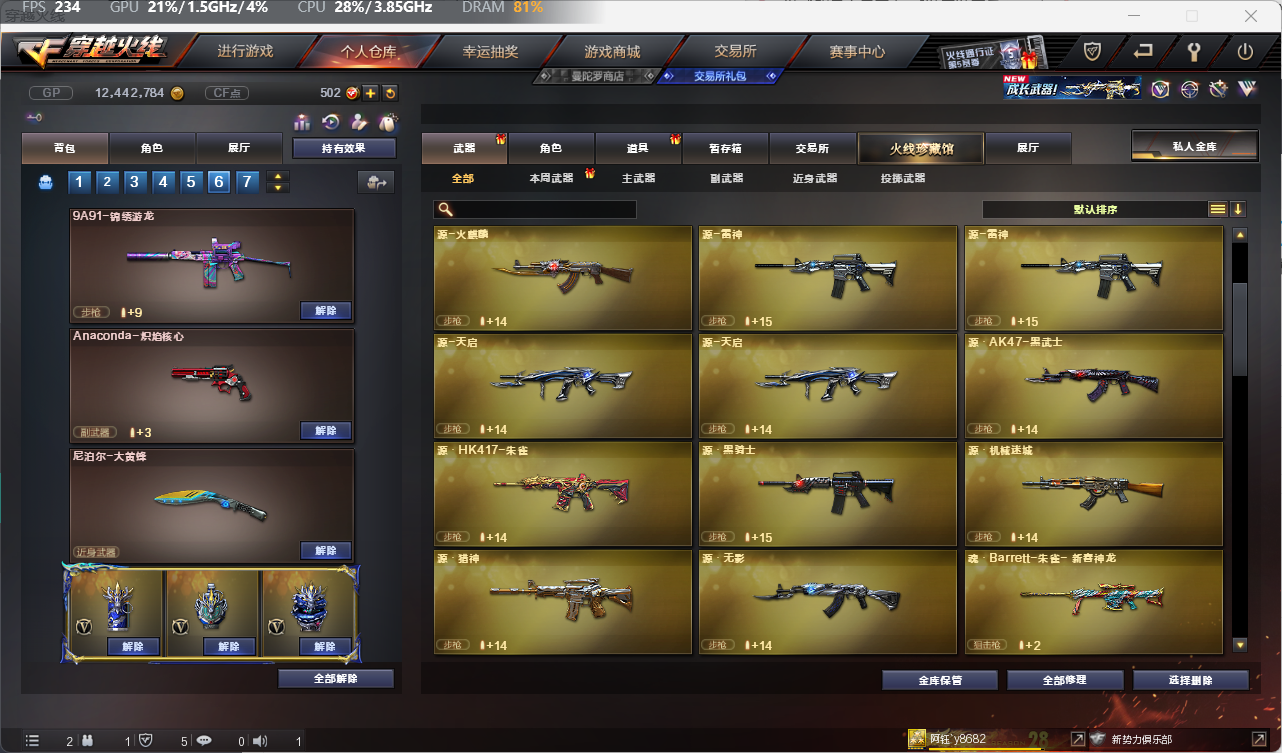Show 近身武器 melee weapons category

pos(815,178)
